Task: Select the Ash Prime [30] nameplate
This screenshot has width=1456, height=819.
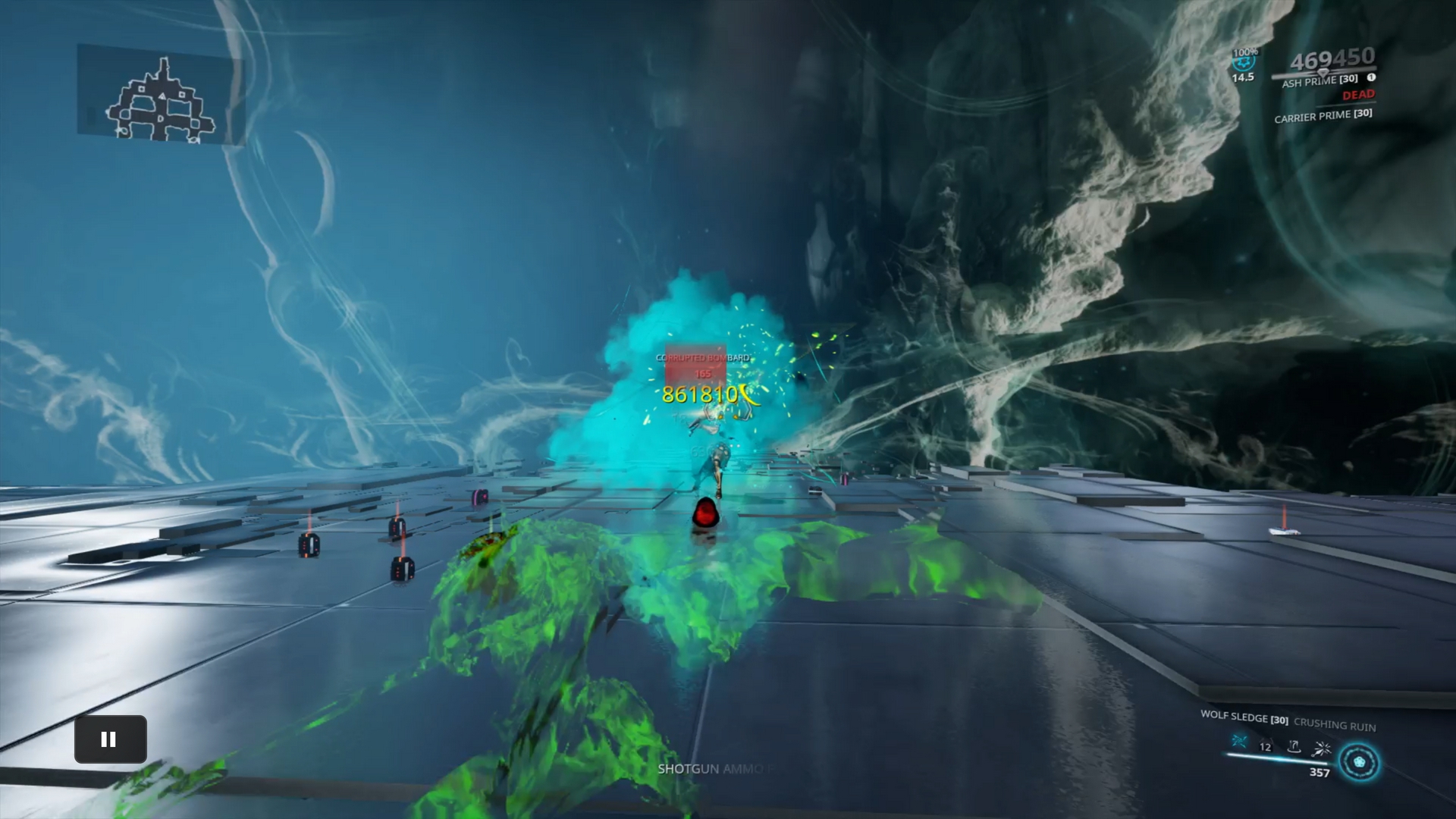Action: click(1320, 80)
